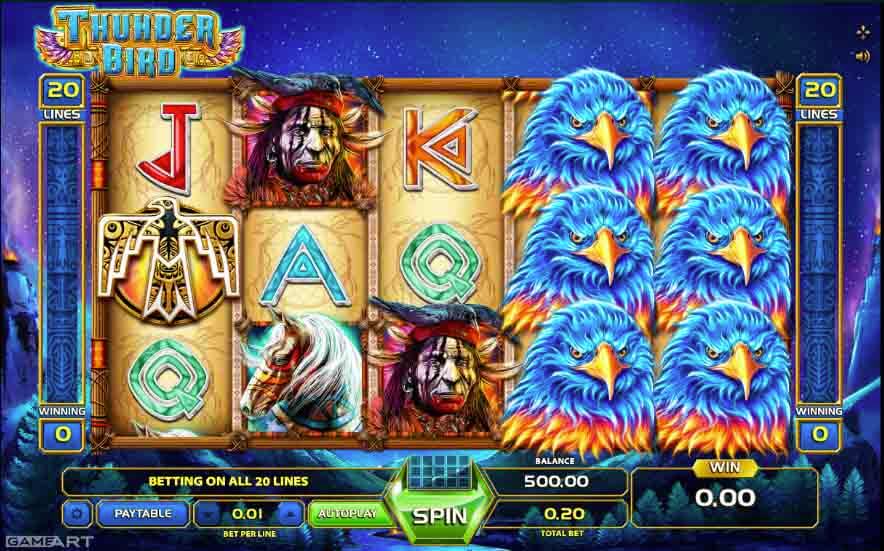Toggle the sound speaker icon

(862, 56)
